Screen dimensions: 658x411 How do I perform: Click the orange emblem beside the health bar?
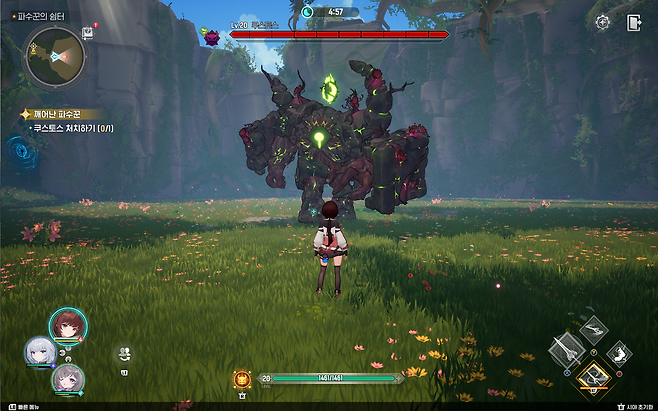(241, 379)
